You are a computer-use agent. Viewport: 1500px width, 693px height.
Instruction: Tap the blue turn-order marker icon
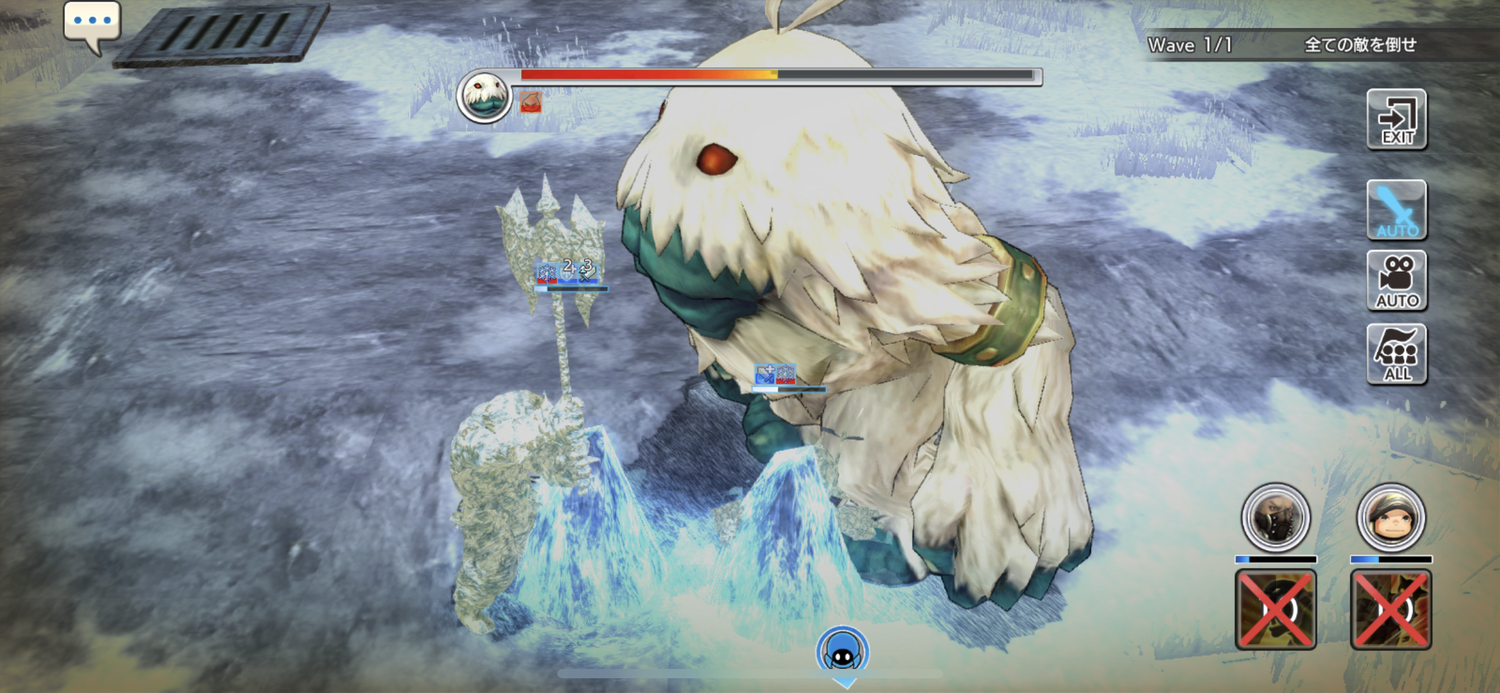843,652
